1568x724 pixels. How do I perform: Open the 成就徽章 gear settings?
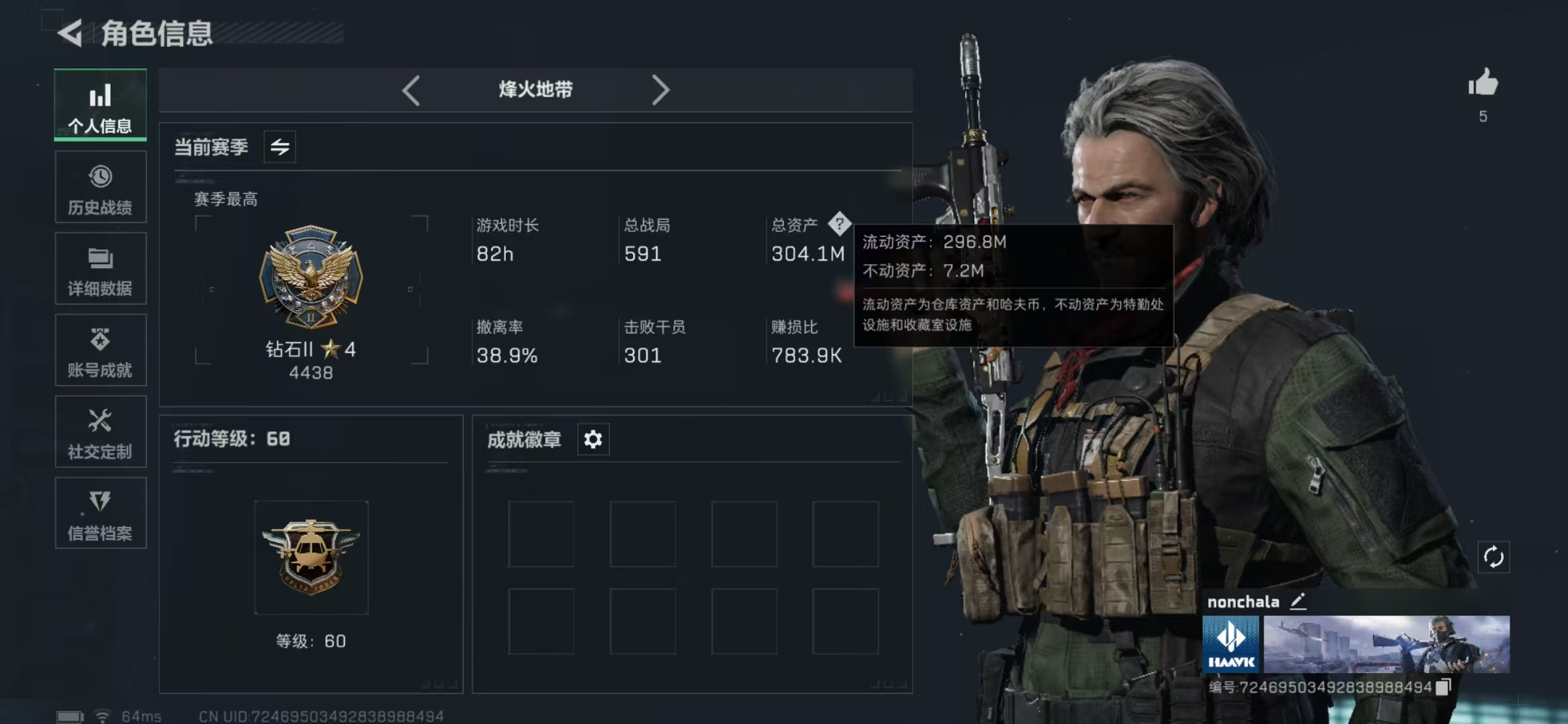(592, 440)
